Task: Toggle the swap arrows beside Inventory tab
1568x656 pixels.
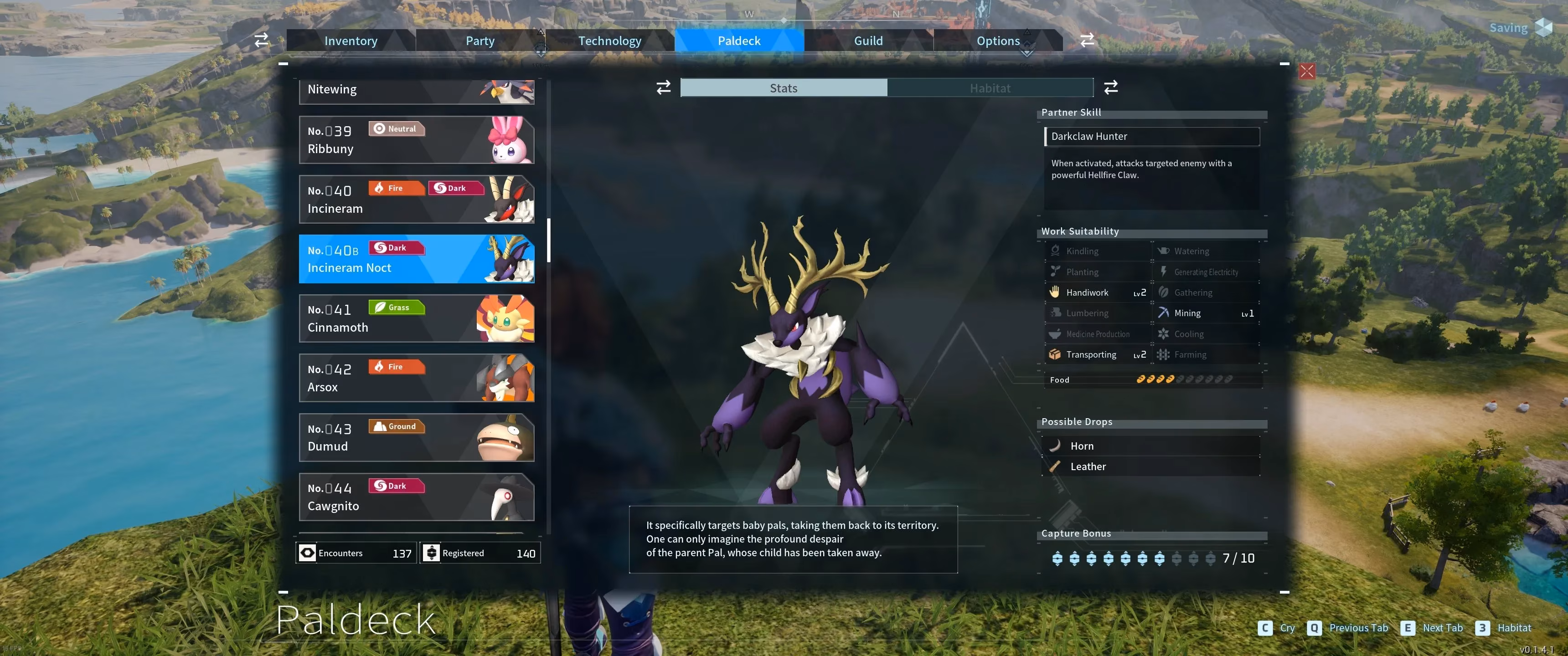Action: click(x=261, y=40)
